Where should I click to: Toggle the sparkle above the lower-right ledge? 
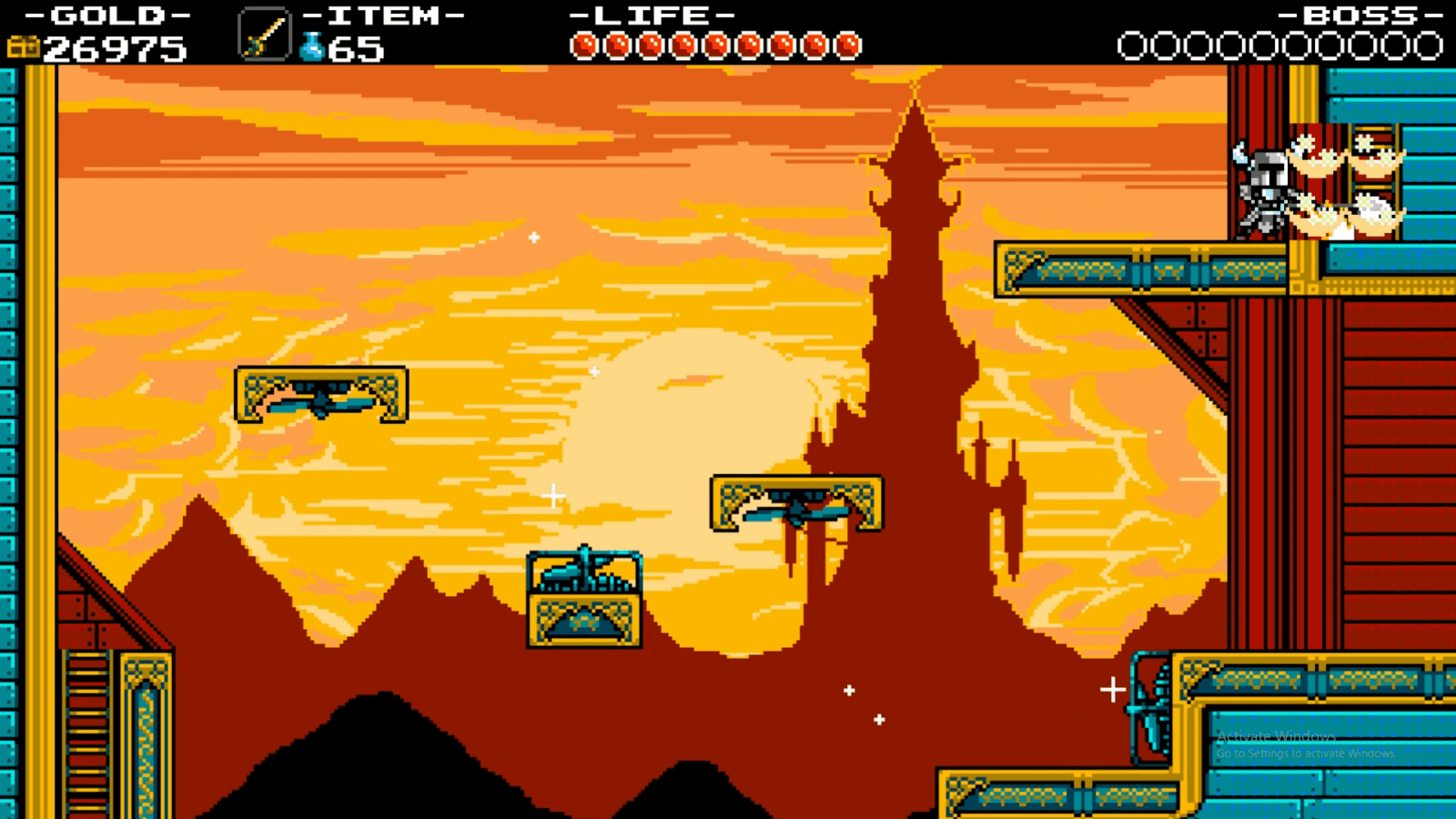[x=1114, y=690]
